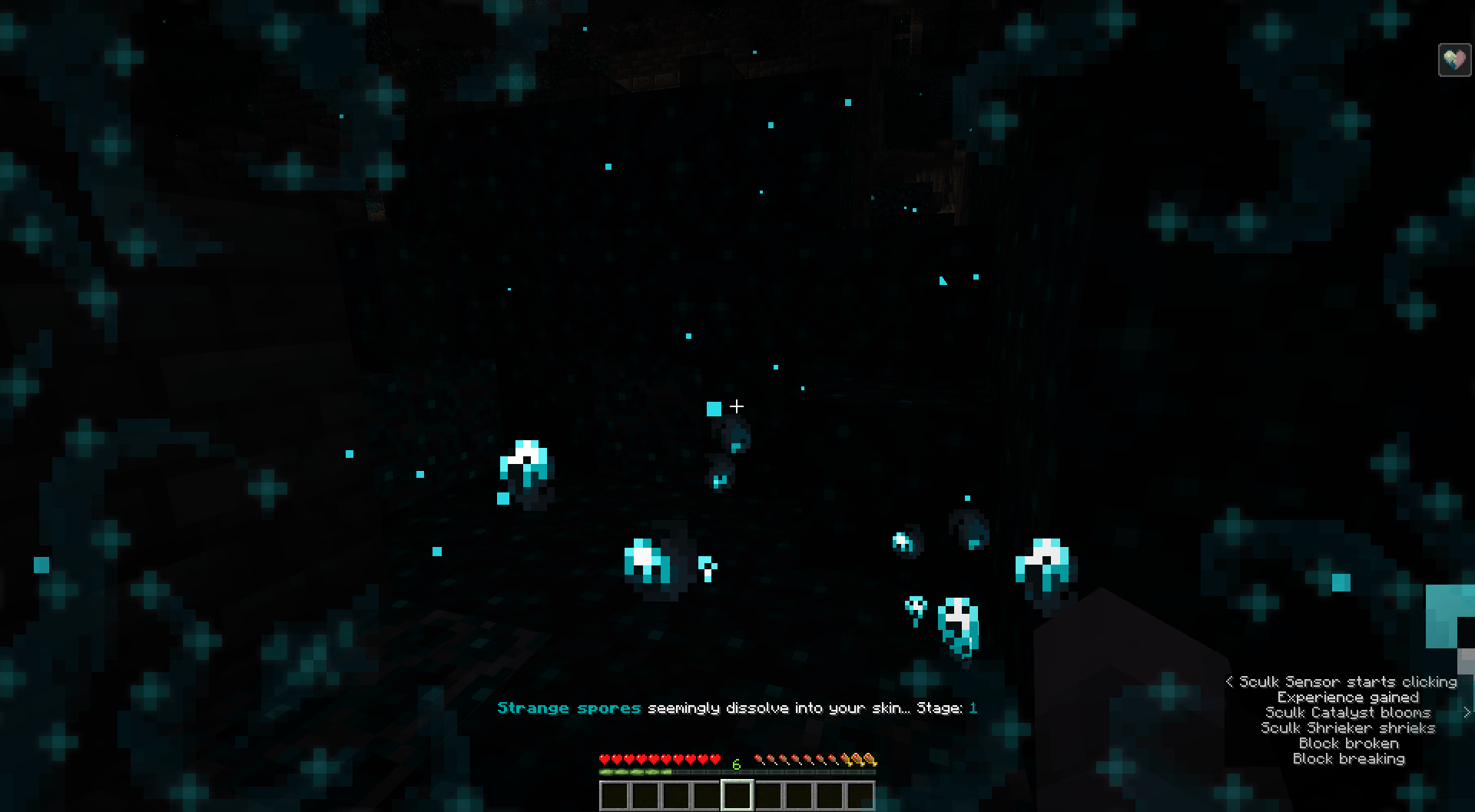Toggle the Sculk Sensor starts clicking subtitle
Image resolution: width=1475 pixels, height=812 pixels.
[x=1346, y=682]
